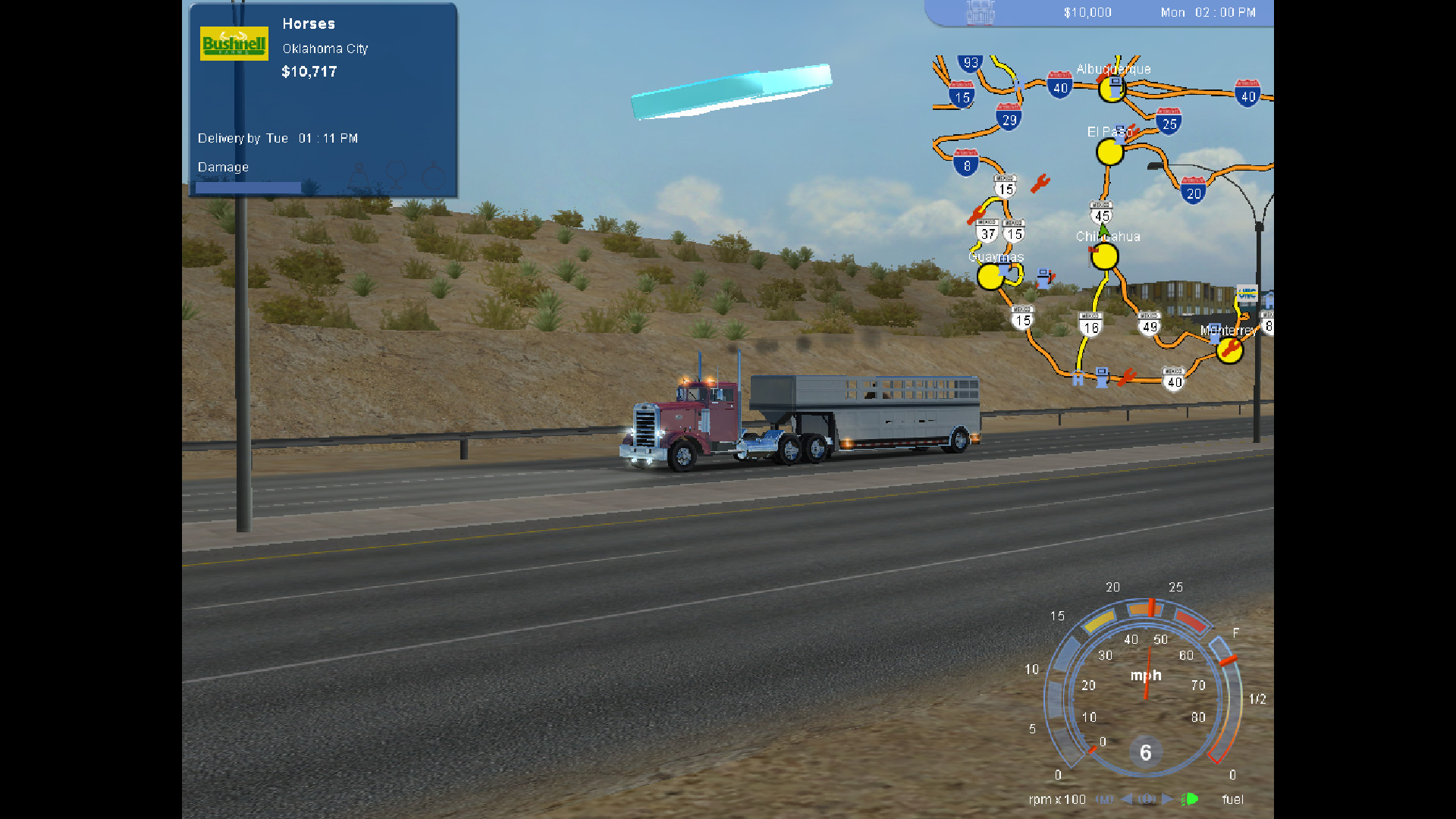Click the Chihuahua city marker on the map
This screenshot has width=1456, height=819.
1104,257
